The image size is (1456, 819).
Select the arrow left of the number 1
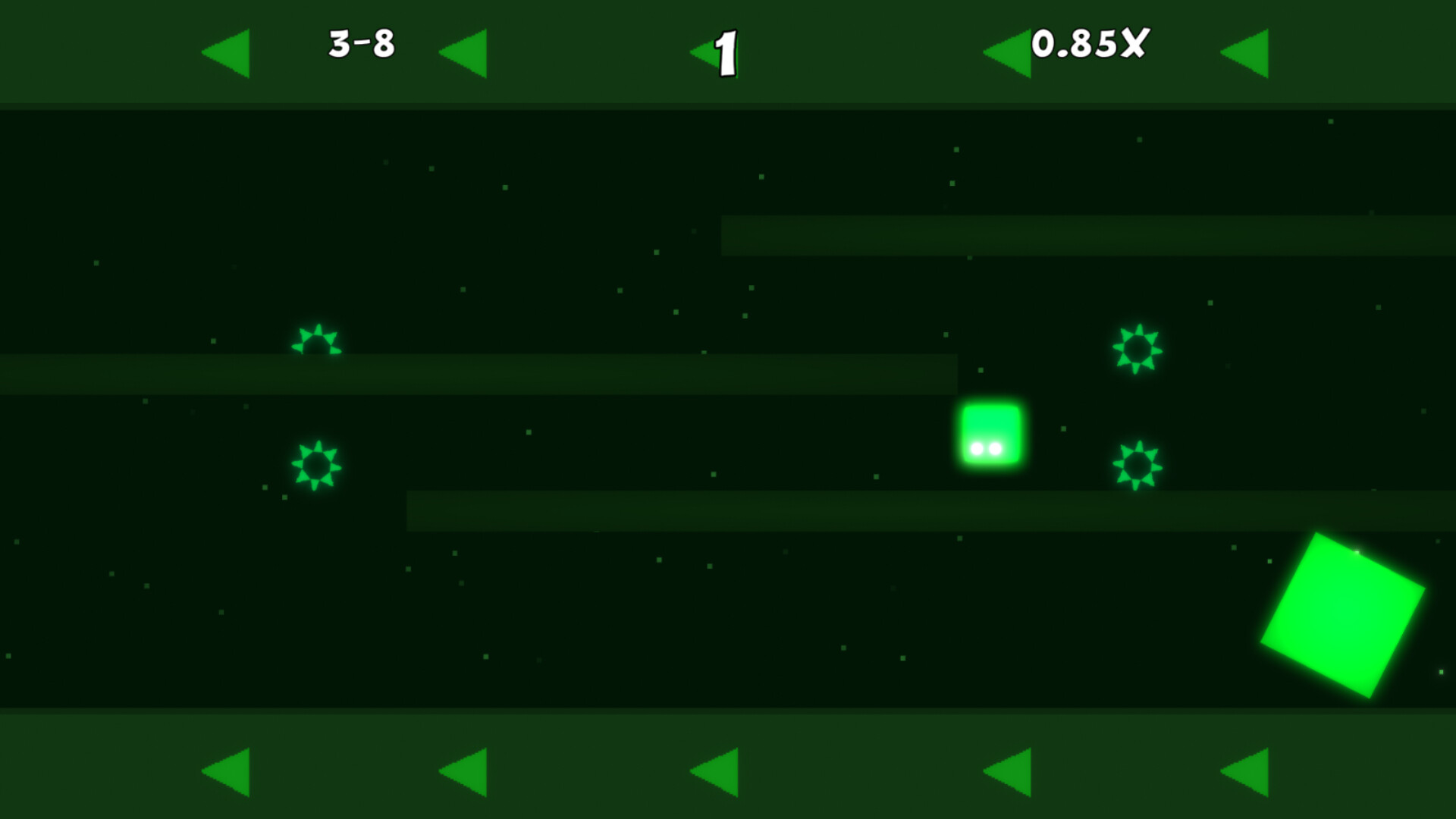tap(705, 52)
